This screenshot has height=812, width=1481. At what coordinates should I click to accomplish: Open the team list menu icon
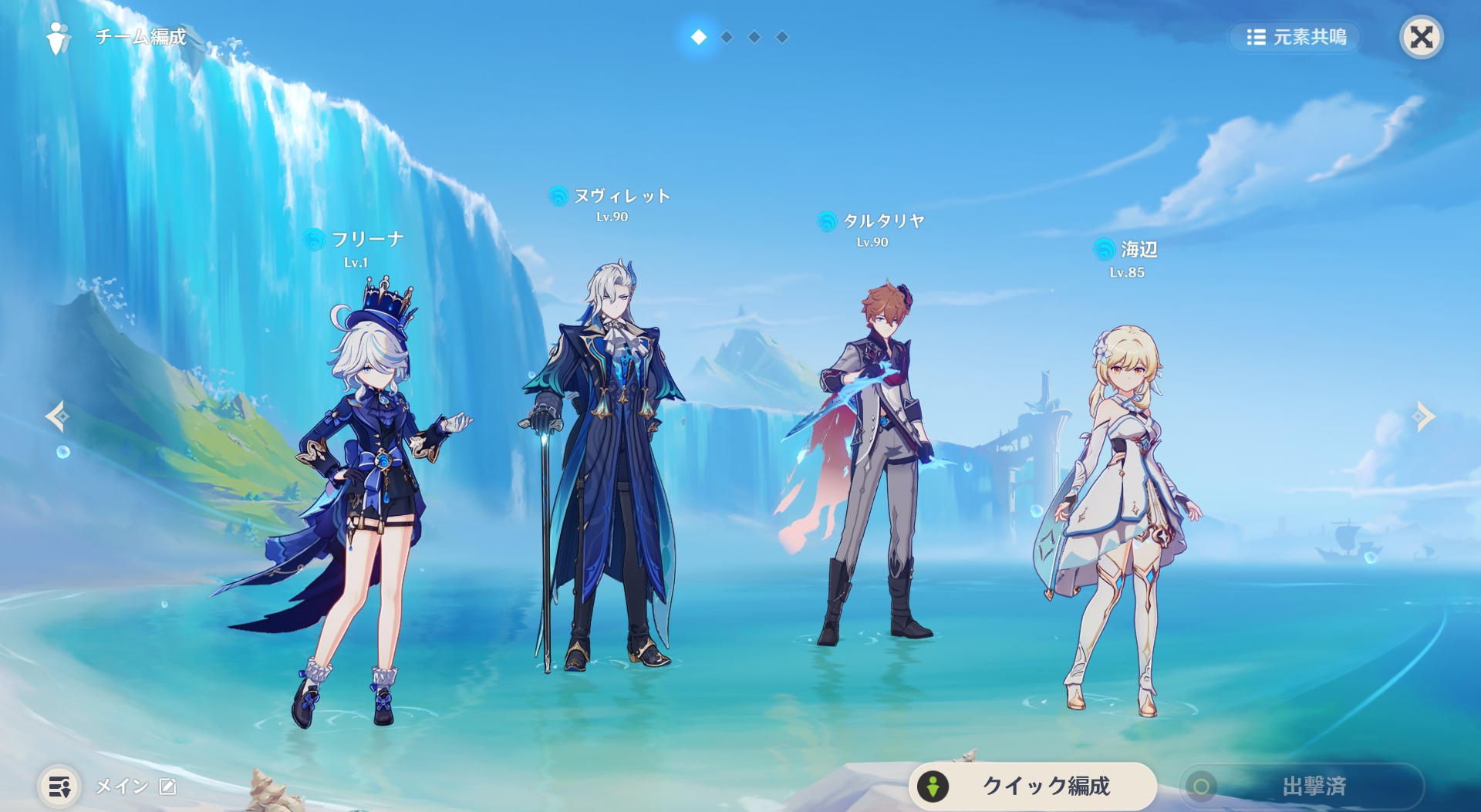pyautogui.click(x=59, y=787)
